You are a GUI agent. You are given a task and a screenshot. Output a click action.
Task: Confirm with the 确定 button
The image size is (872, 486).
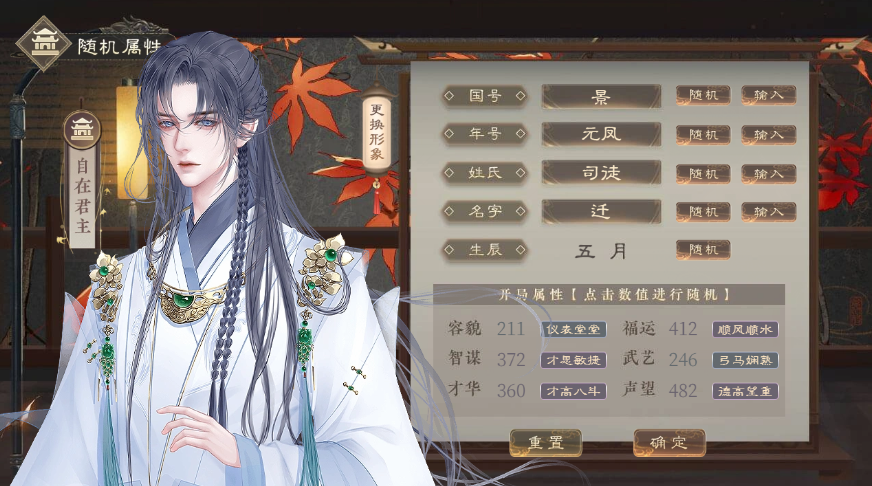point(669,442)
